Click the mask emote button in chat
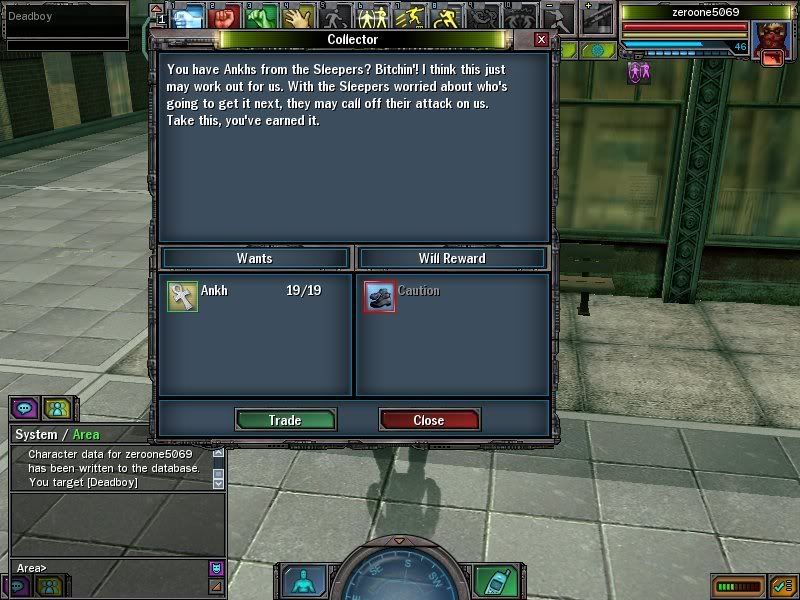 [x=215, y=568]
